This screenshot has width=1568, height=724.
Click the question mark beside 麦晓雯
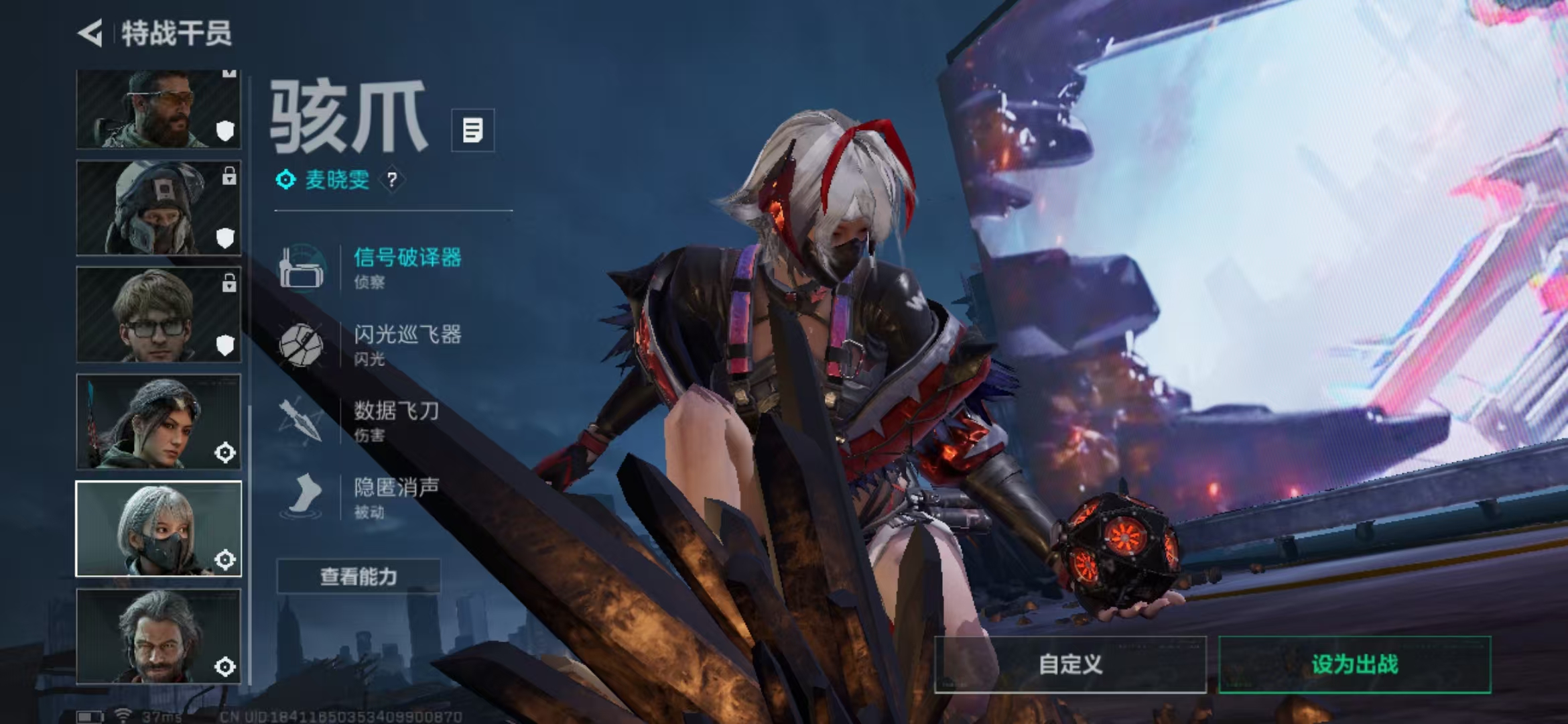tap(392, 180)
